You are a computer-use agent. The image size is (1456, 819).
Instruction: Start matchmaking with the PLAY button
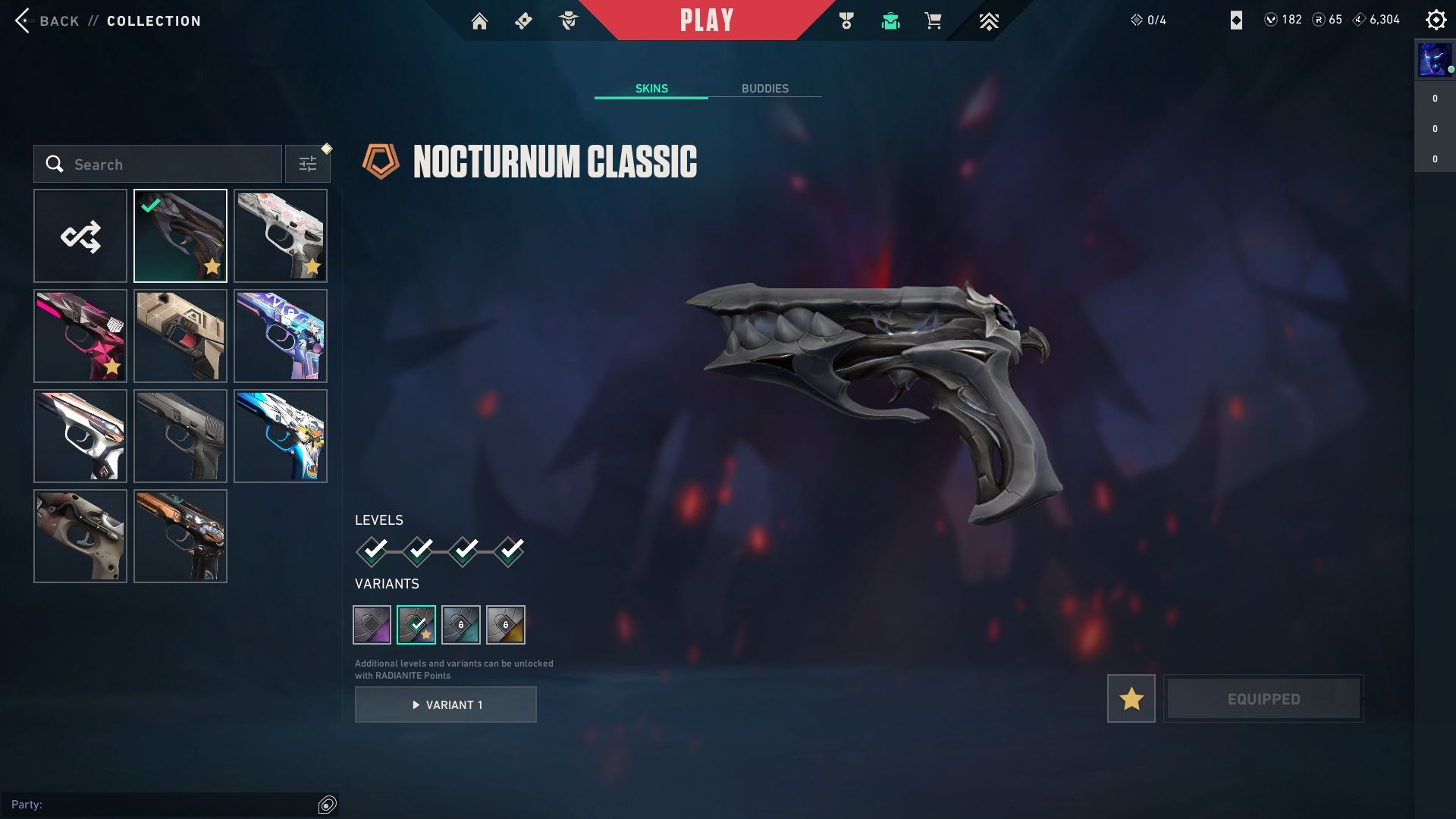706,20
